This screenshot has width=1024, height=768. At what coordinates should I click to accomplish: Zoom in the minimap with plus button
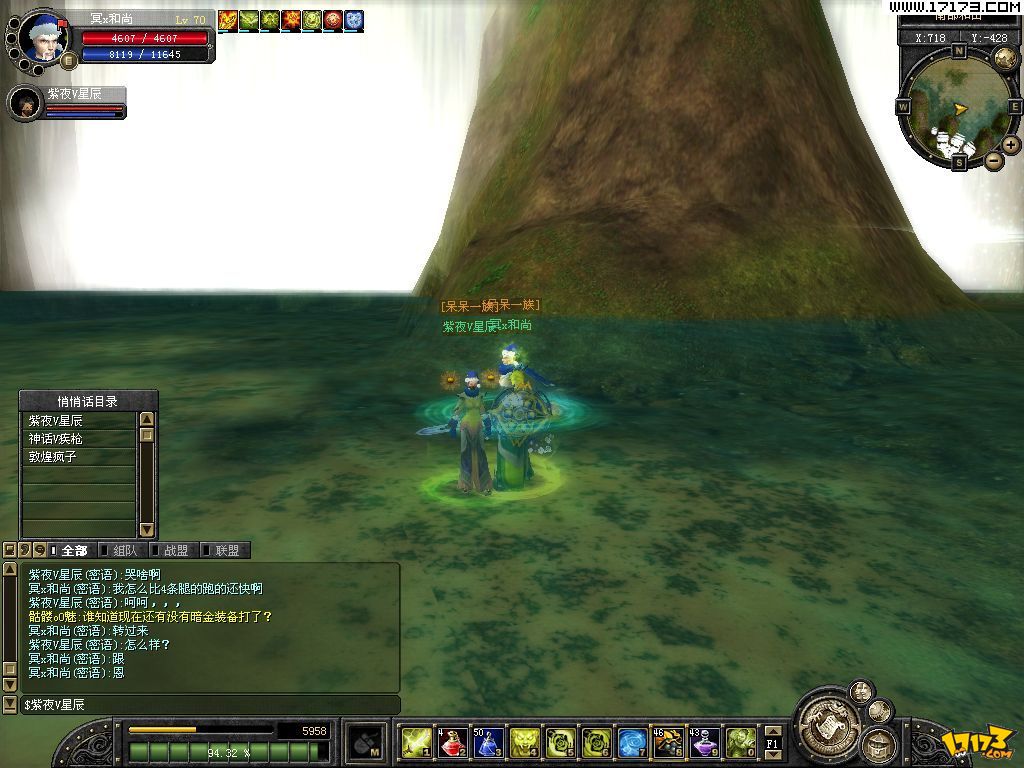tap(1011, 145)
